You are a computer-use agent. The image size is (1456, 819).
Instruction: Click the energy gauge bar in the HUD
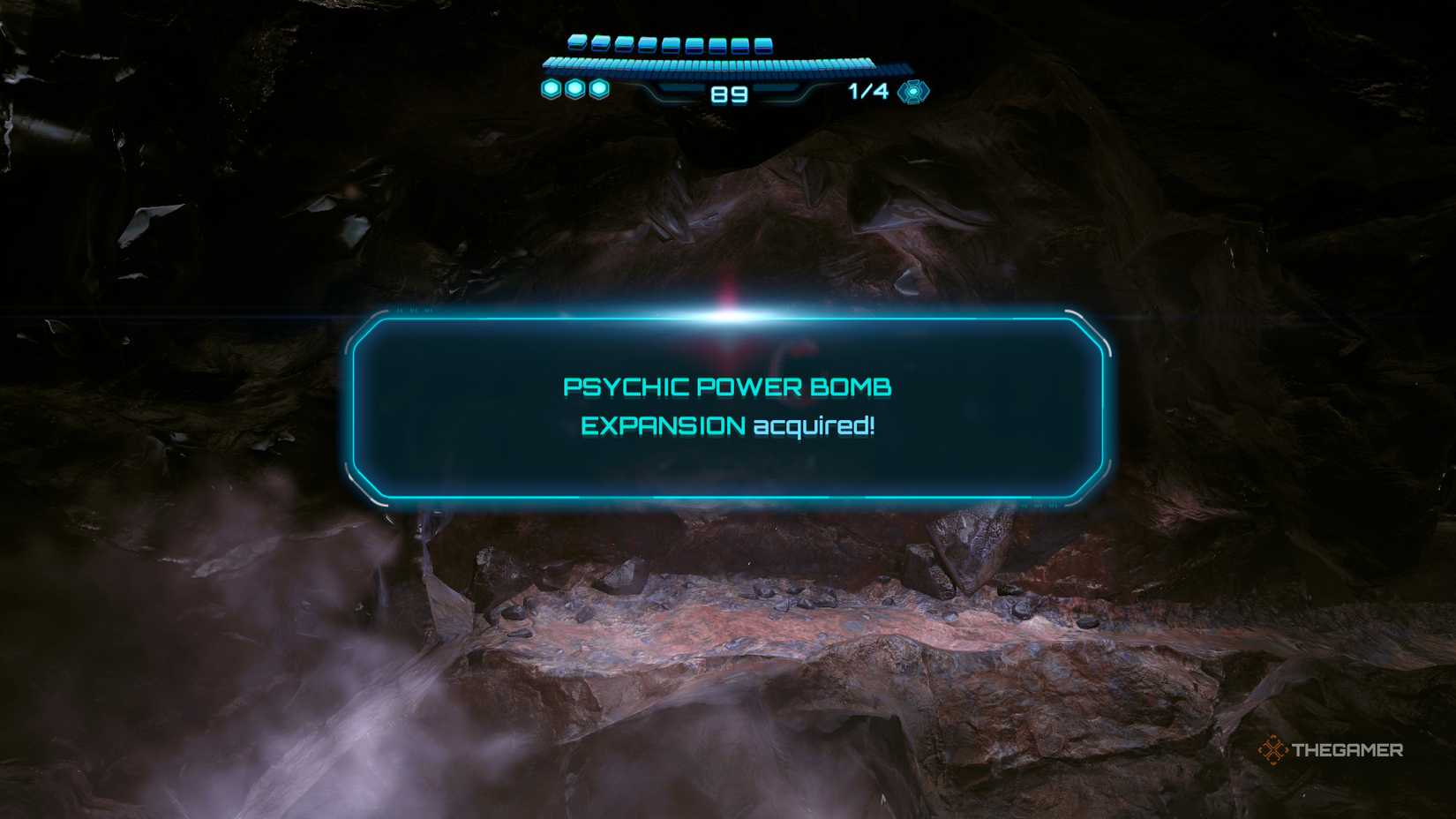click(724, 64)
